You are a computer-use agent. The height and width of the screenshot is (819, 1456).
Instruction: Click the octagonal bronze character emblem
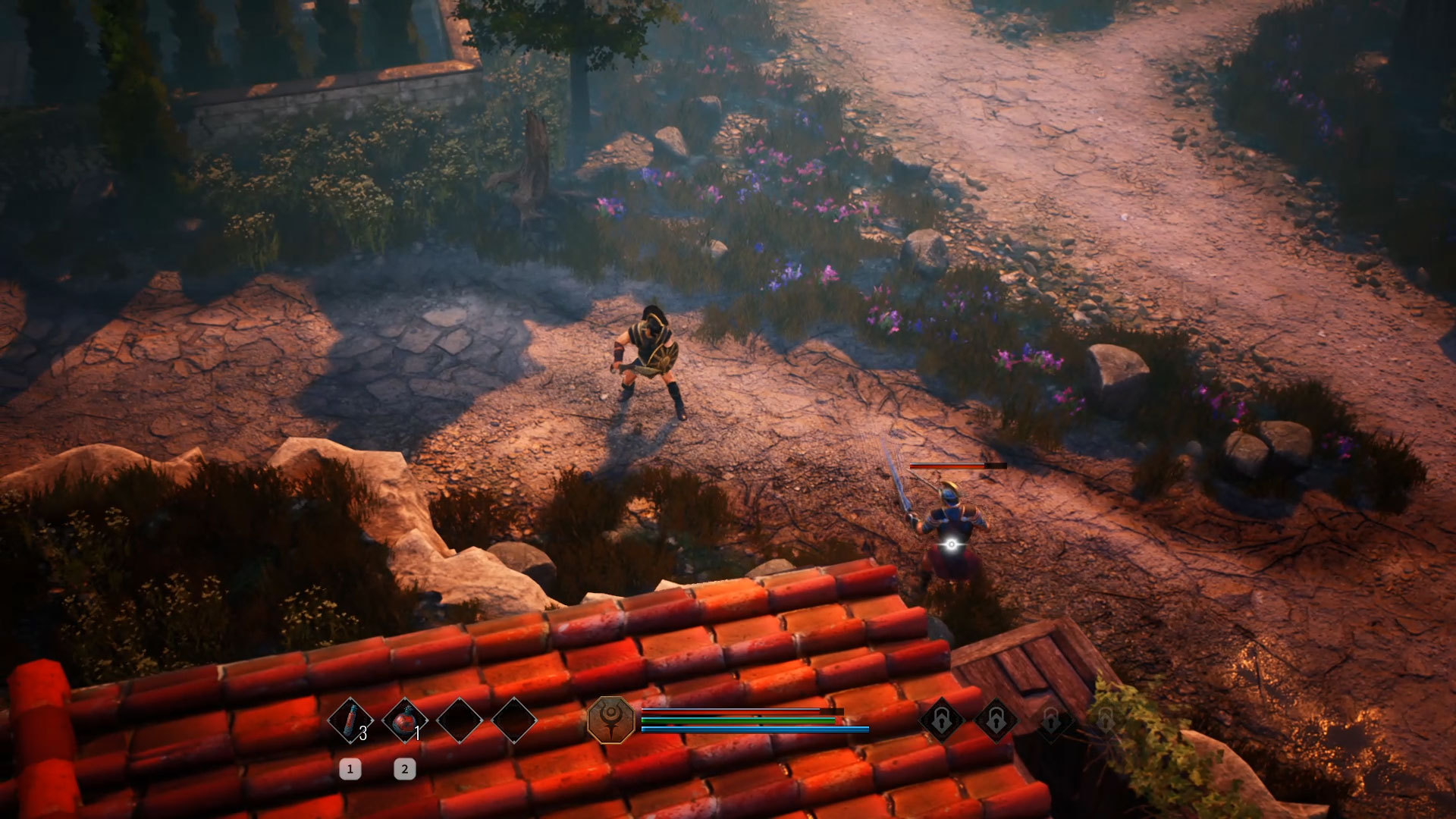click(x=611, y=720)
